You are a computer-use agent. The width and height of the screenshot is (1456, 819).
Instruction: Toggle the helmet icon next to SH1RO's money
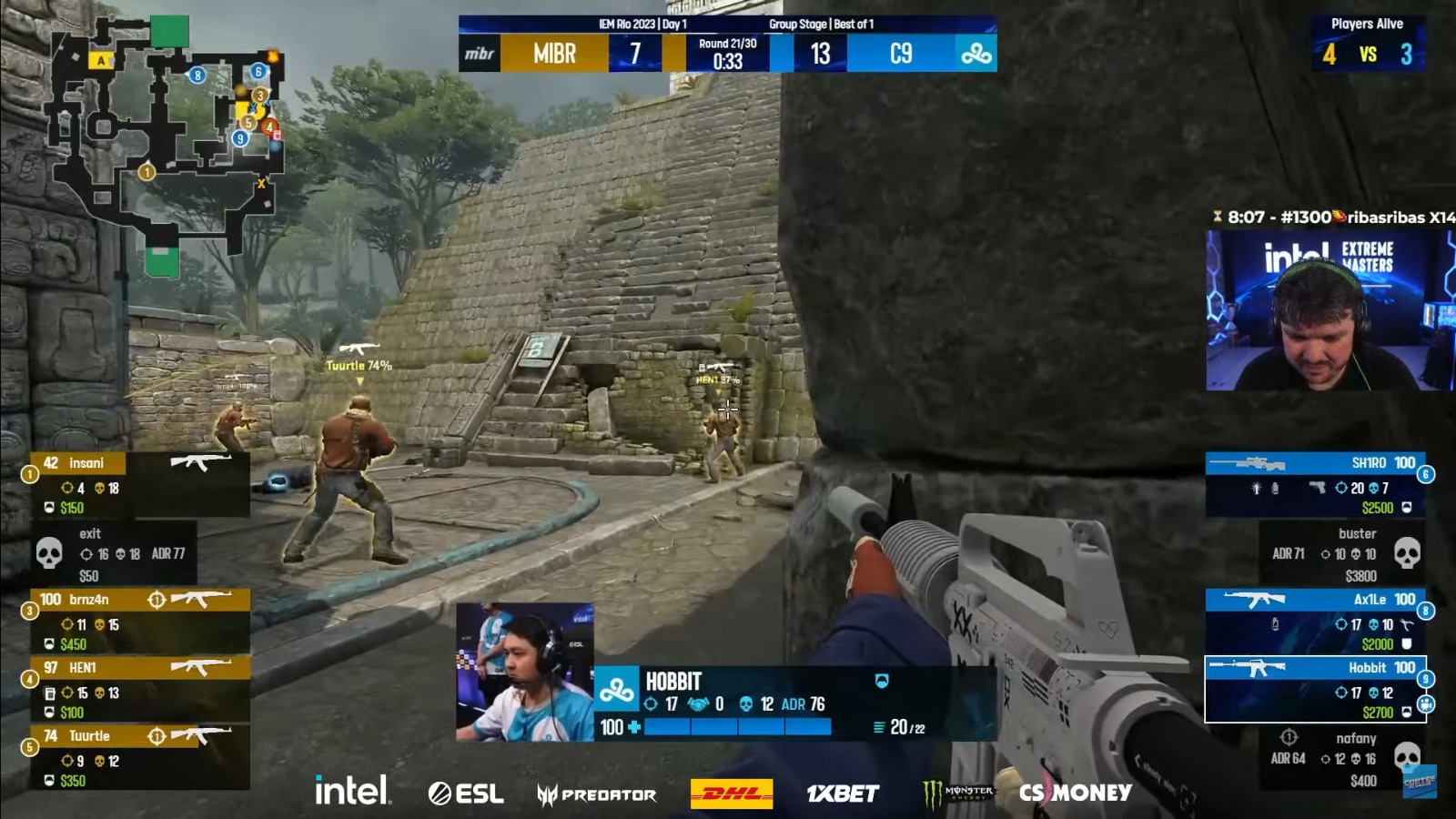1406,507
